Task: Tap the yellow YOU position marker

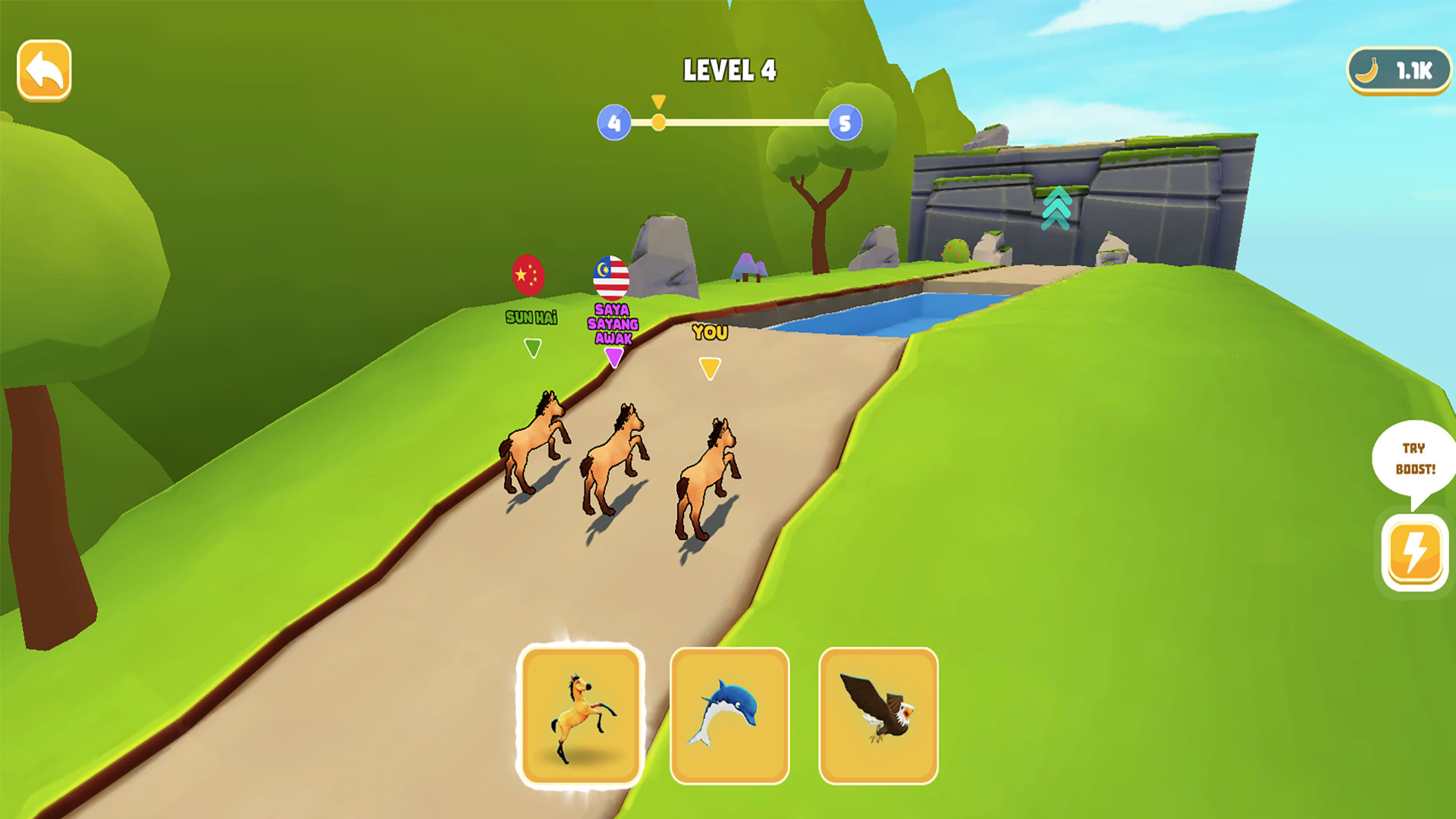Action: click(710, 367)
